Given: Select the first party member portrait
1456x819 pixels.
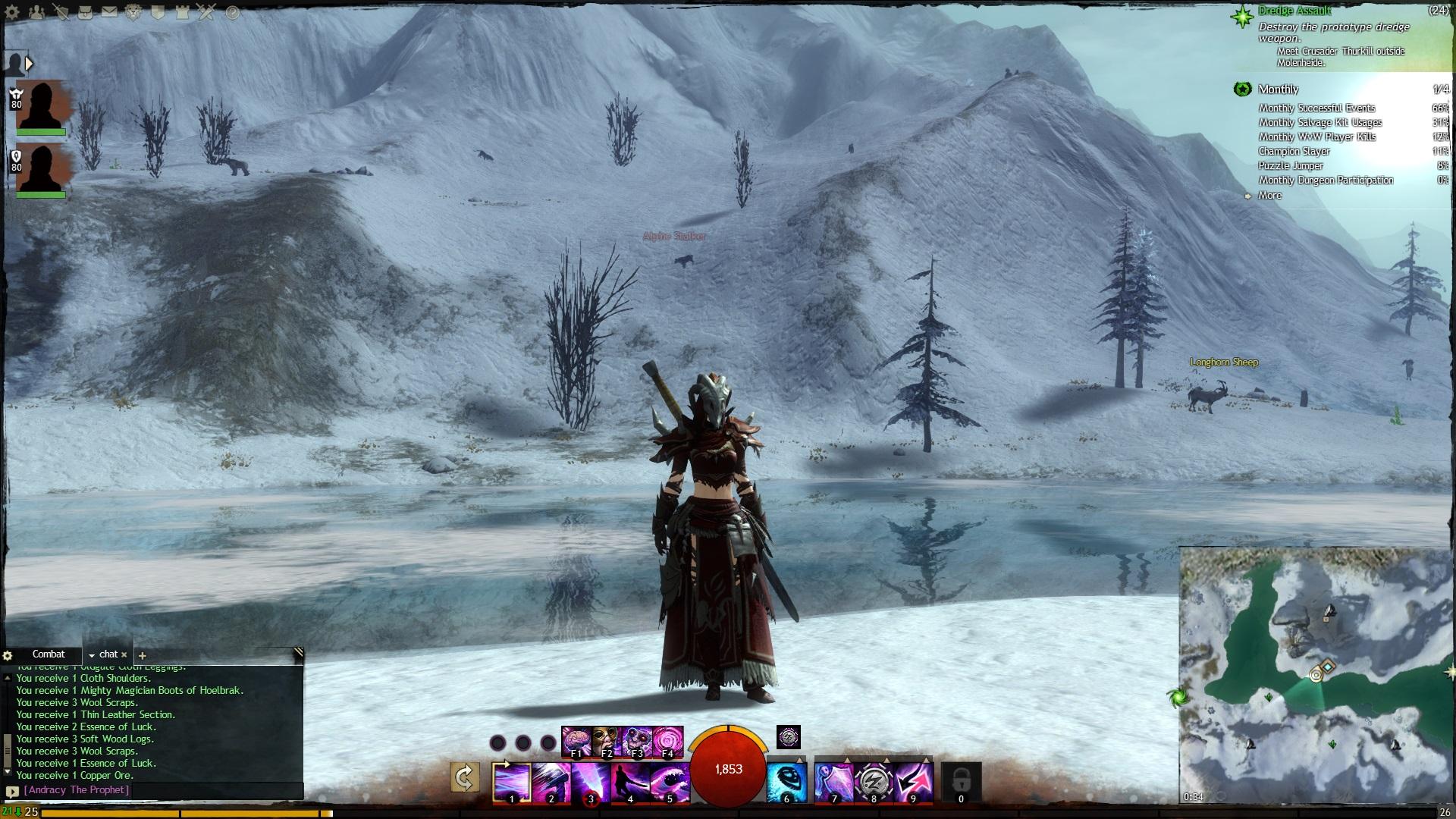Looking at the screenshot, I should [x=41, y=106].
